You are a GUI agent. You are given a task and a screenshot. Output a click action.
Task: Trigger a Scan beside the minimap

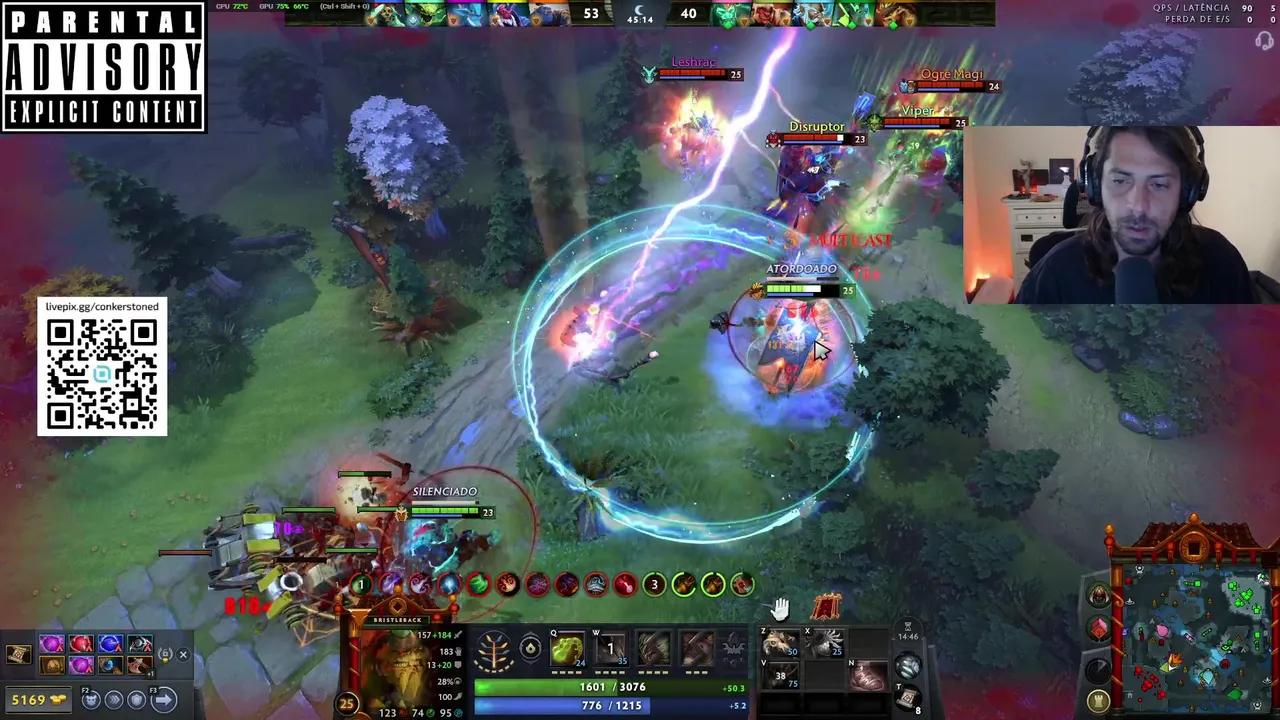pos(1097,670)
